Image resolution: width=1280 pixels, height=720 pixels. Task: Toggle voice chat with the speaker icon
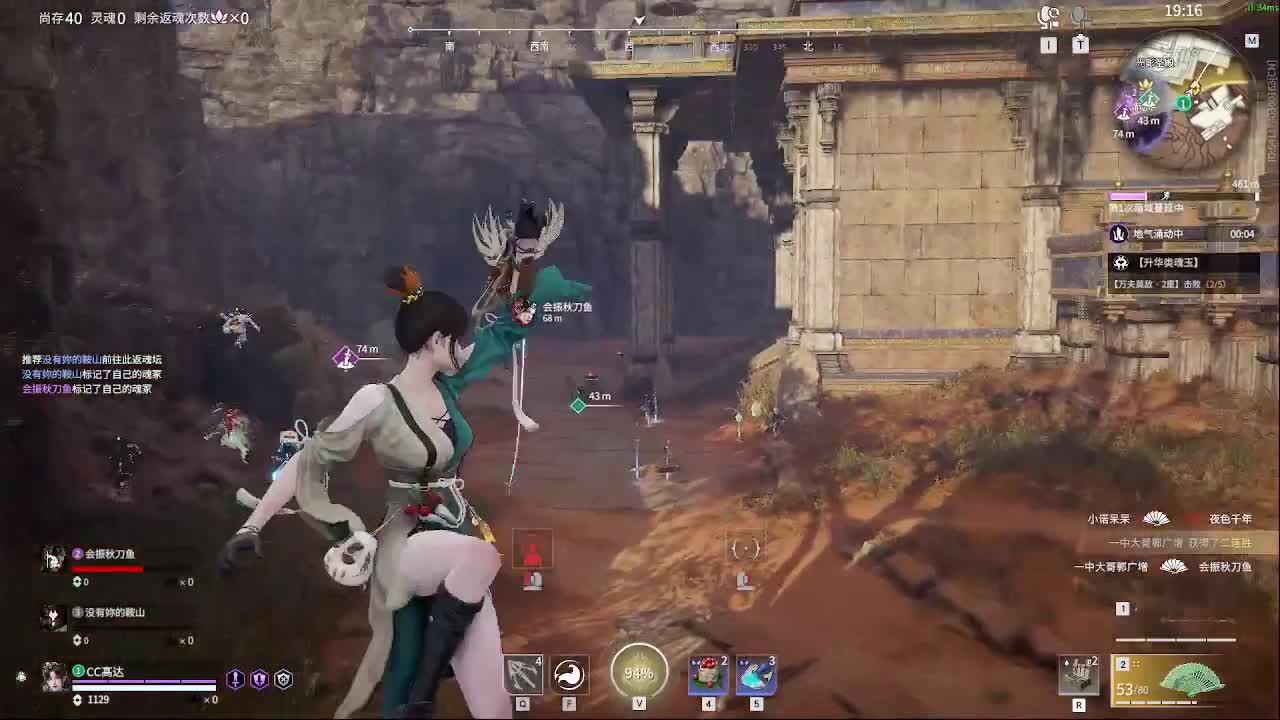(1046, 15)
